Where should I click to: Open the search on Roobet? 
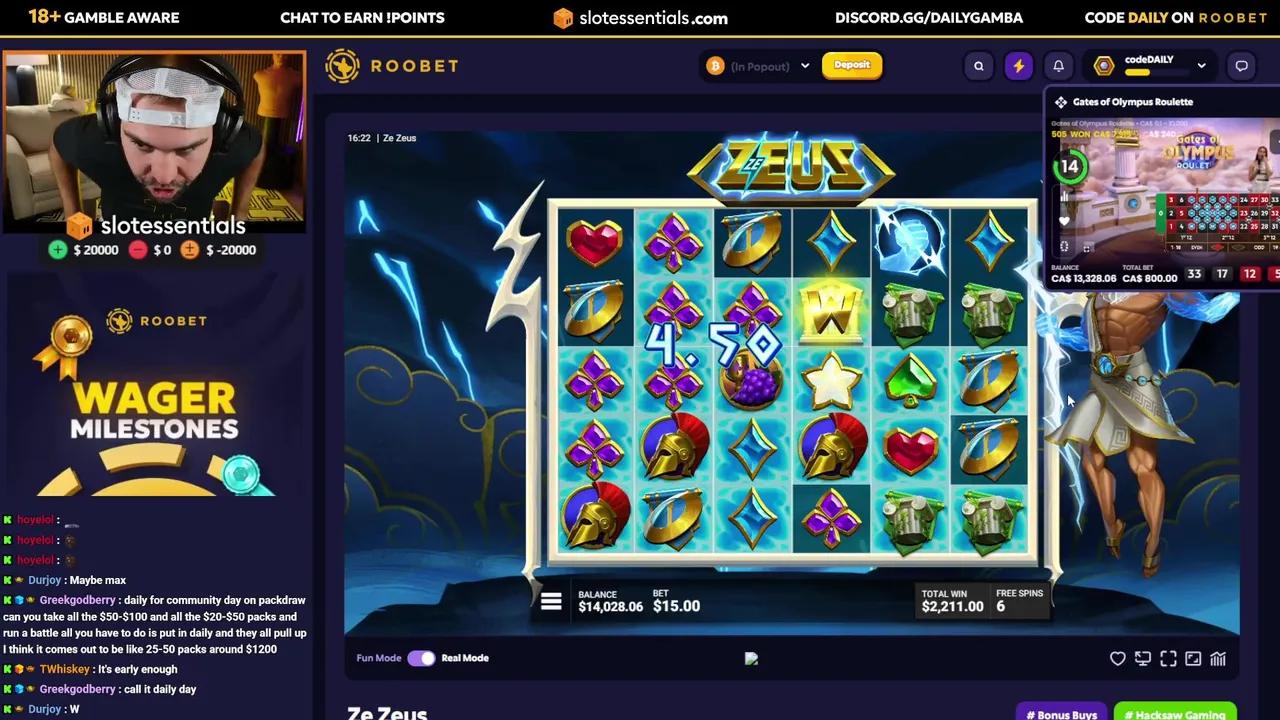pyautogui.click(x=978, y=65)
